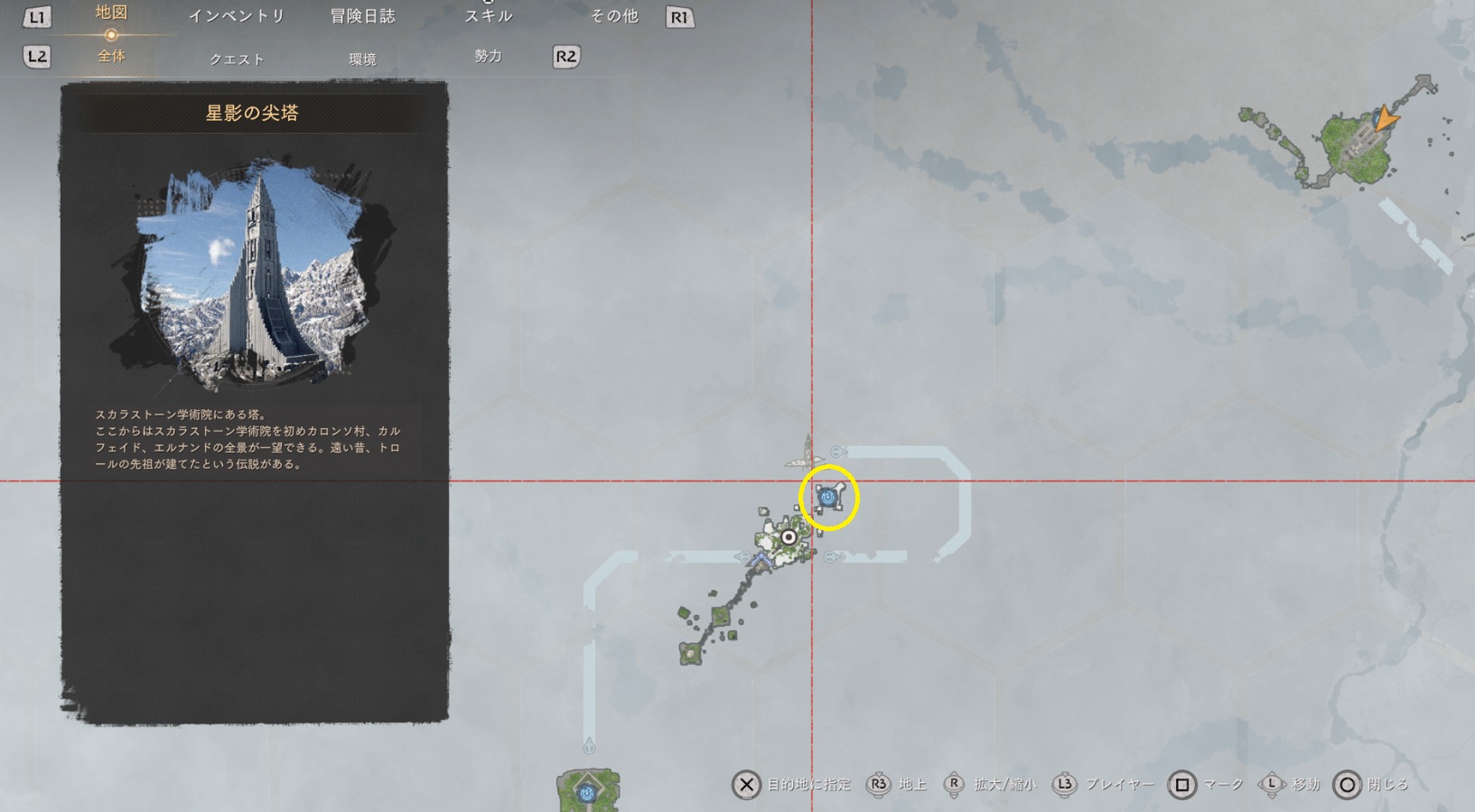This screenshot has height=812, width=1475.
Task: Select the 全体 map filter
Action: [x=111, y=56]
